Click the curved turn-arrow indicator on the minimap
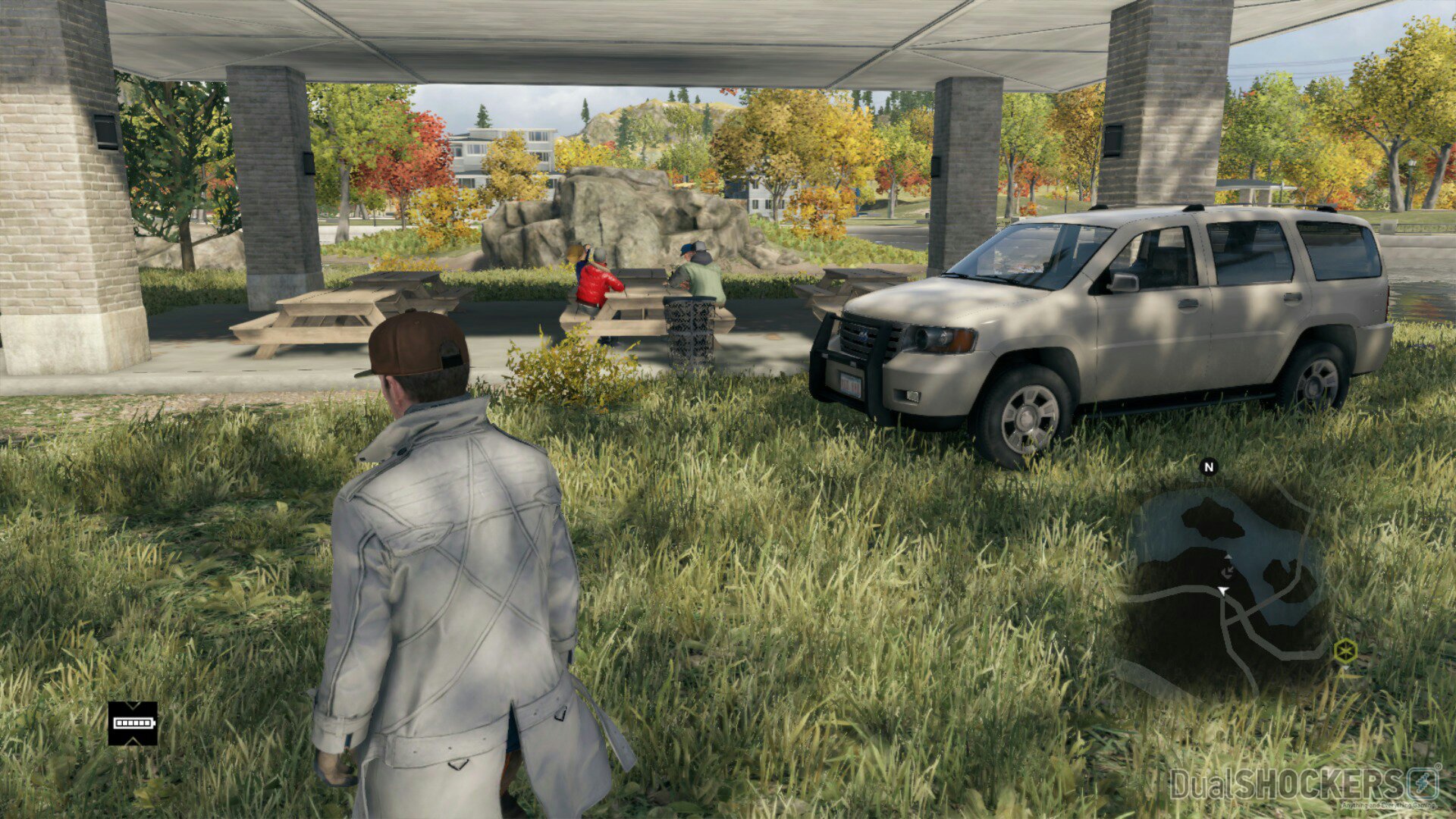 1227,571
